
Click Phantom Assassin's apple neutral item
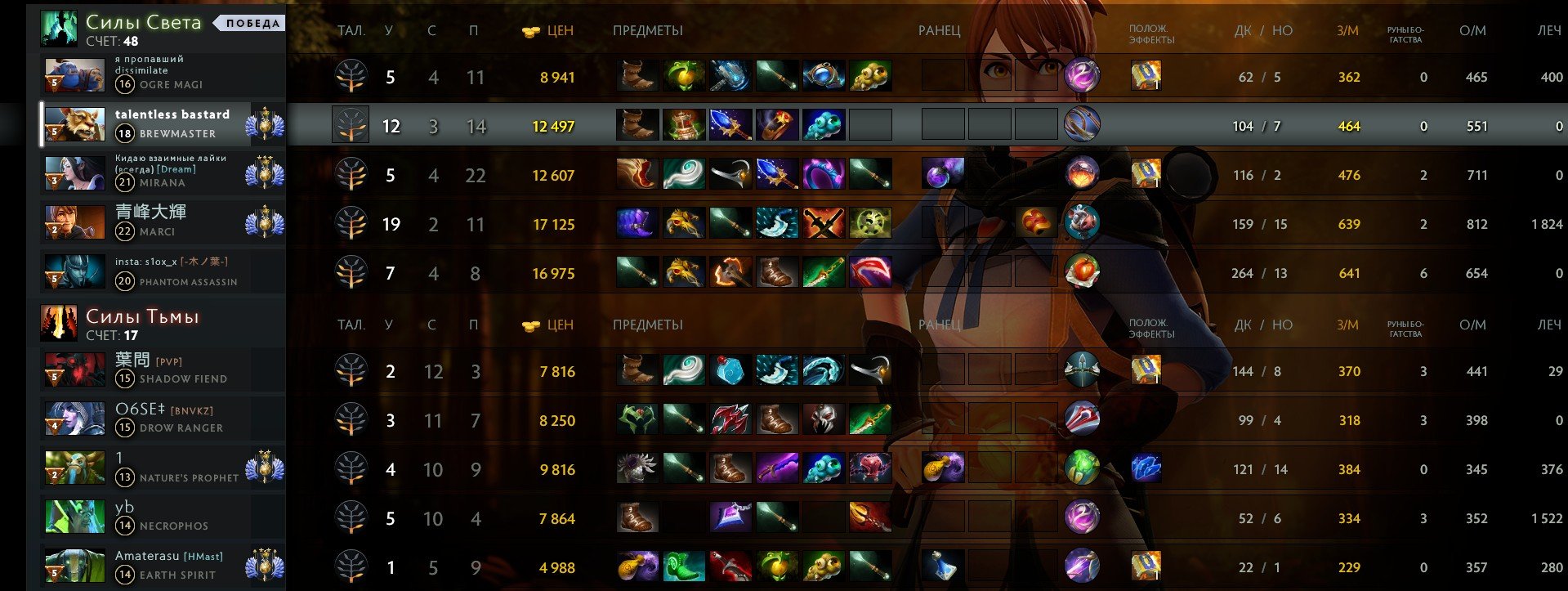tap(1082, 272)
